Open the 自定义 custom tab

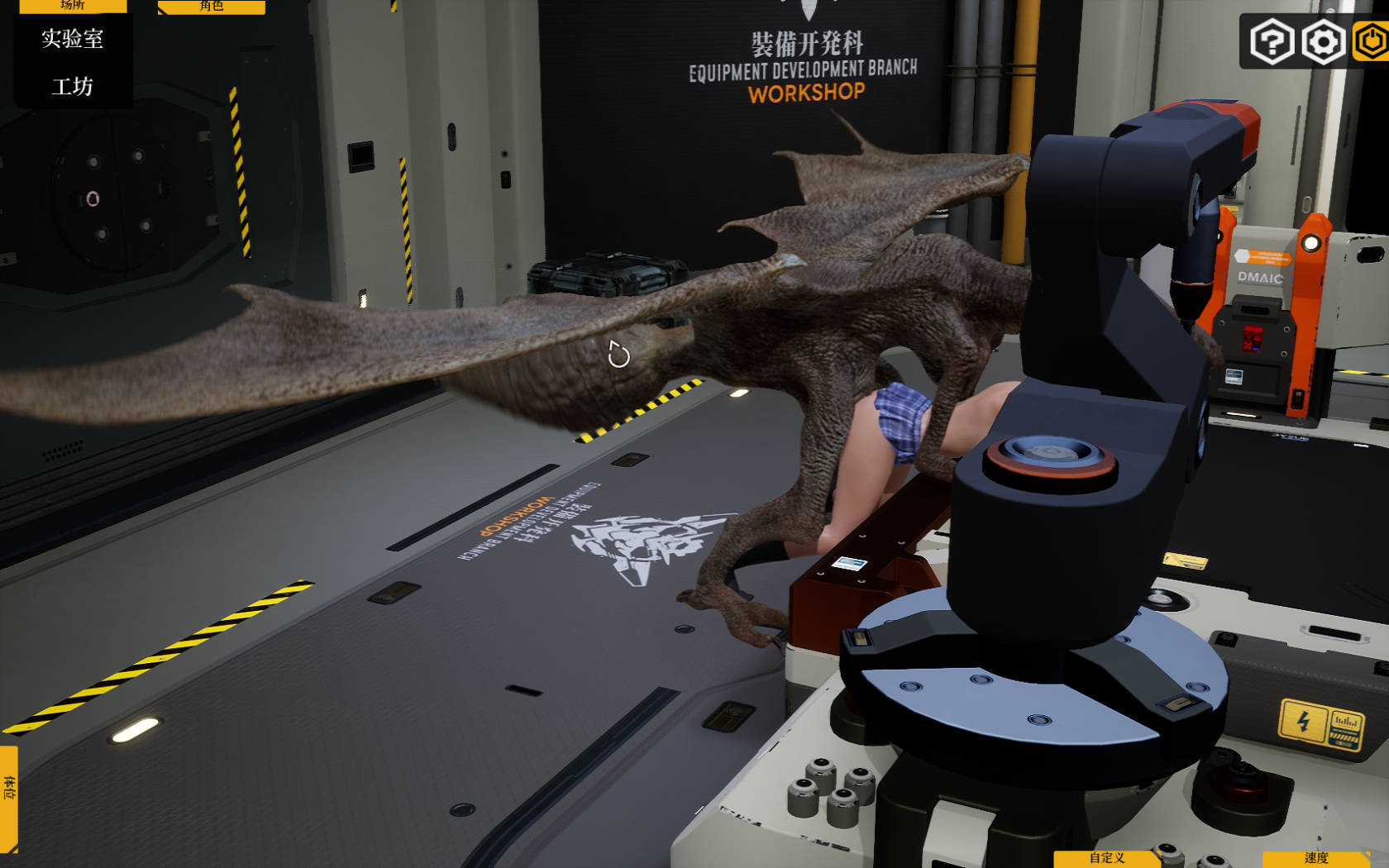1106,858
